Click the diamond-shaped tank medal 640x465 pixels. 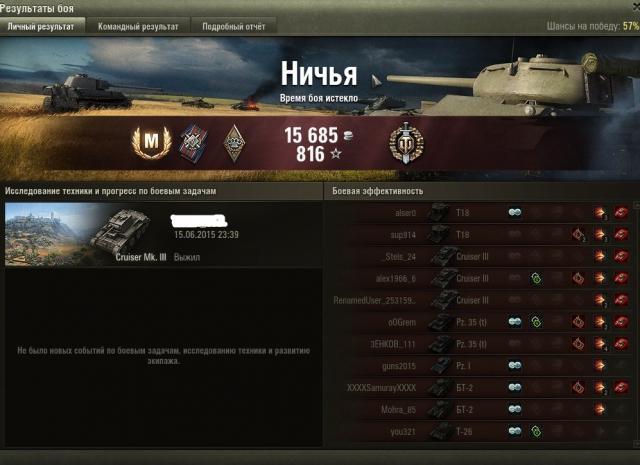(232, 145)
